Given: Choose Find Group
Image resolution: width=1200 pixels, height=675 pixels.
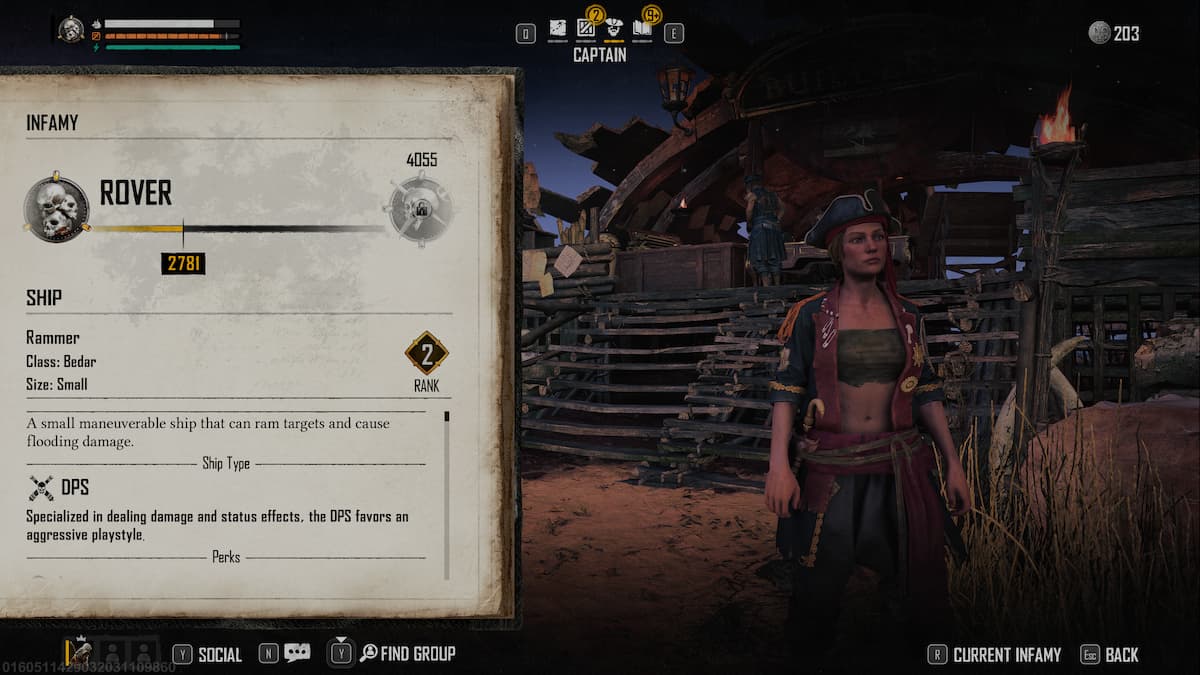Looking at the screenshot, I should (407, 654).
